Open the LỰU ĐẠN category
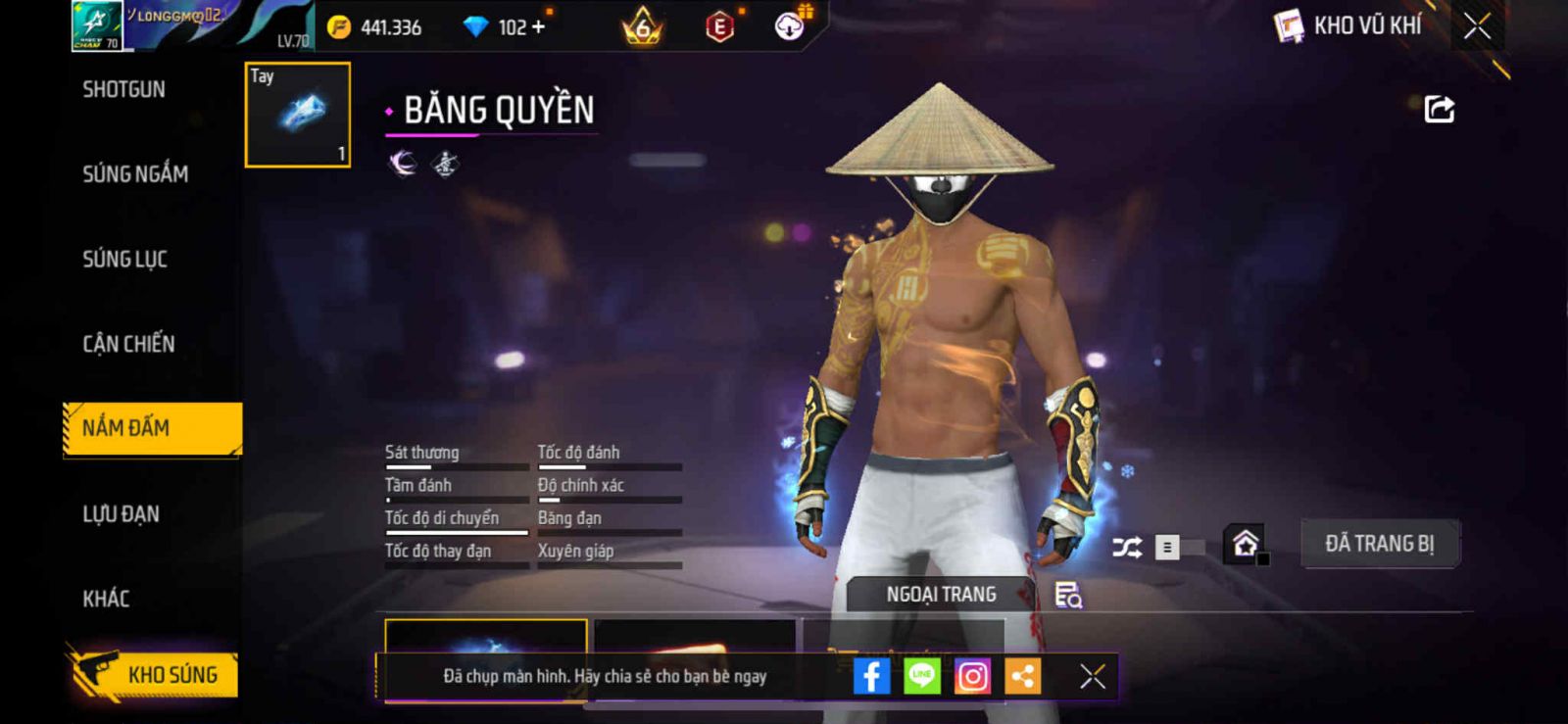 click(x=121, y=514)
